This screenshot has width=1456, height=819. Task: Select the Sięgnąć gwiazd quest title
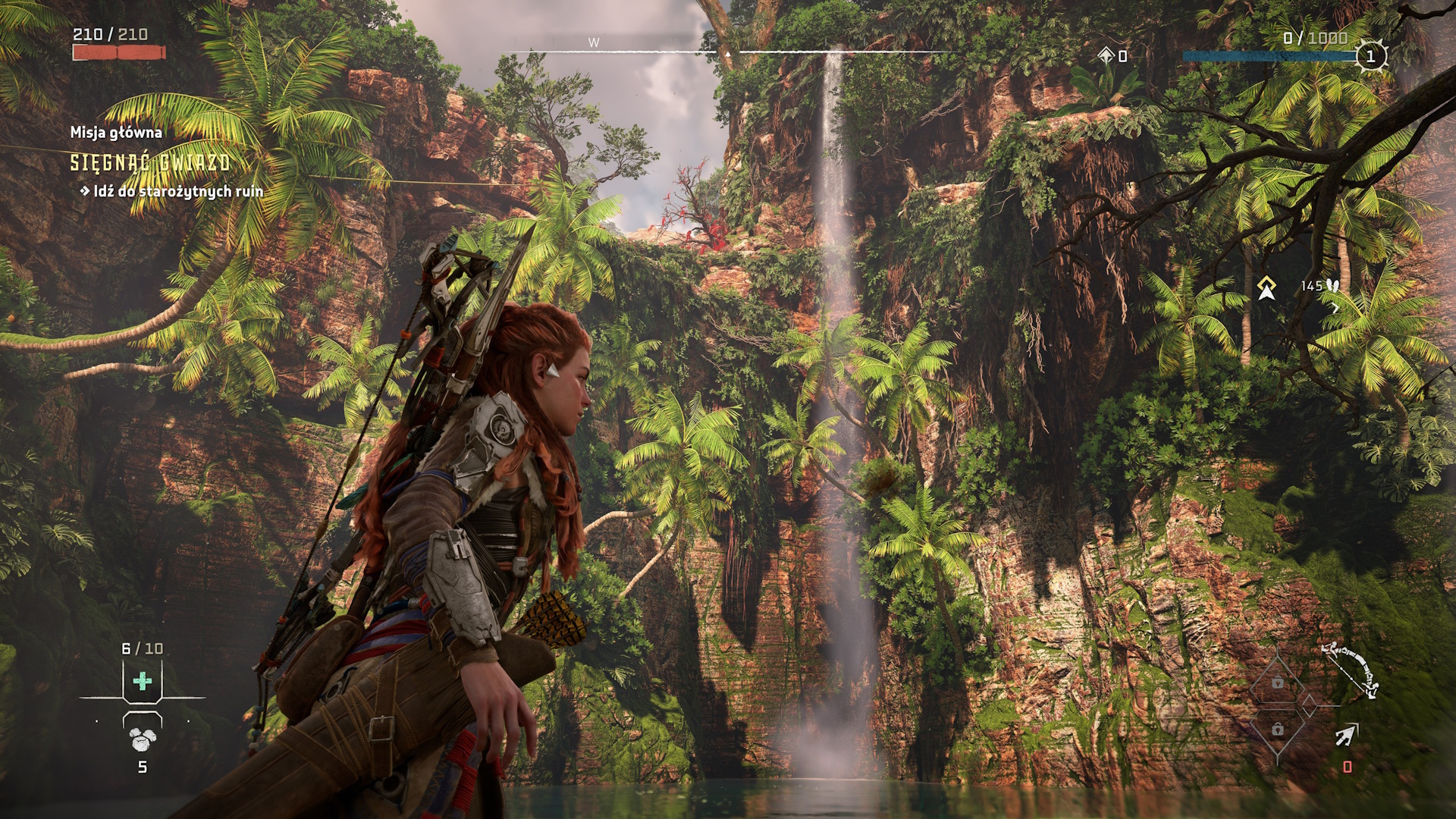pyautogui.click(x=150, y=162)
